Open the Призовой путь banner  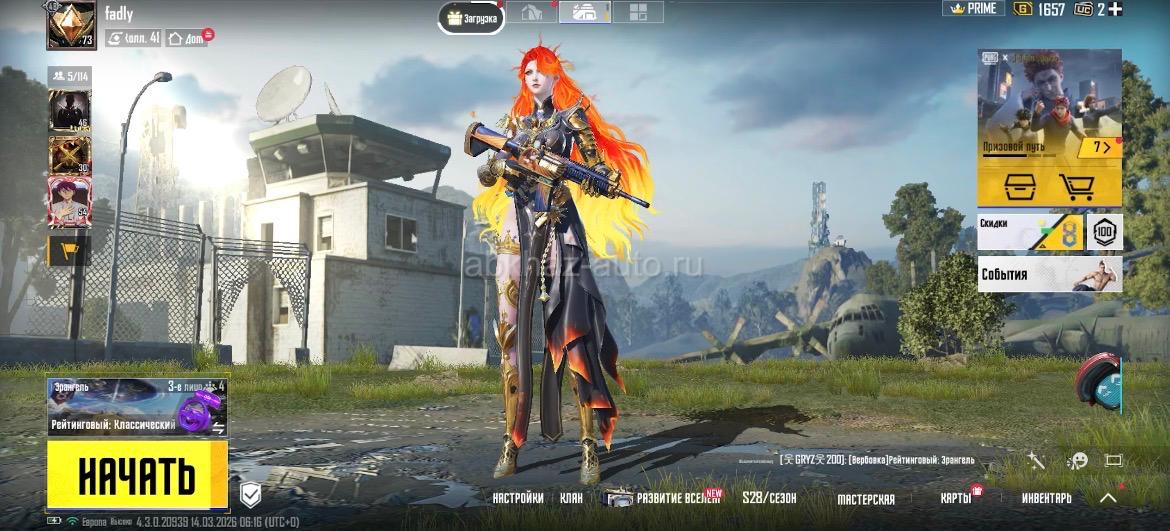pyautogui.click(x=1049, y=112)
